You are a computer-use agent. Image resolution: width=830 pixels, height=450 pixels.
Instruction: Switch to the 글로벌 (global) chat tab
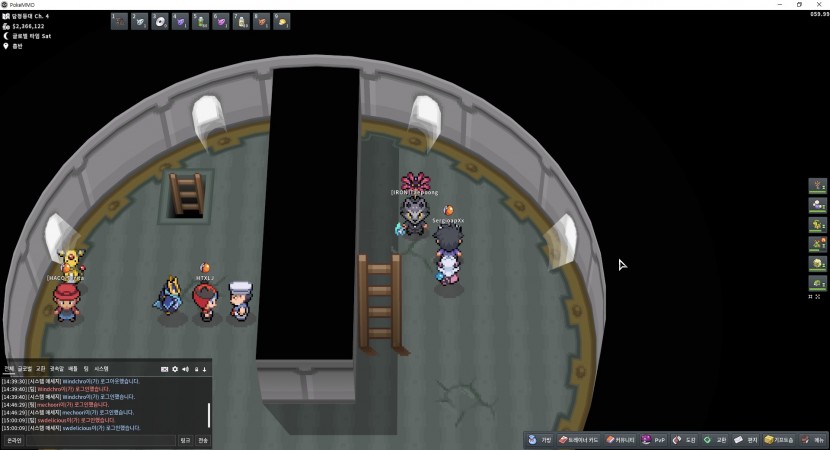pyautogui.click(x=25, y=369)
